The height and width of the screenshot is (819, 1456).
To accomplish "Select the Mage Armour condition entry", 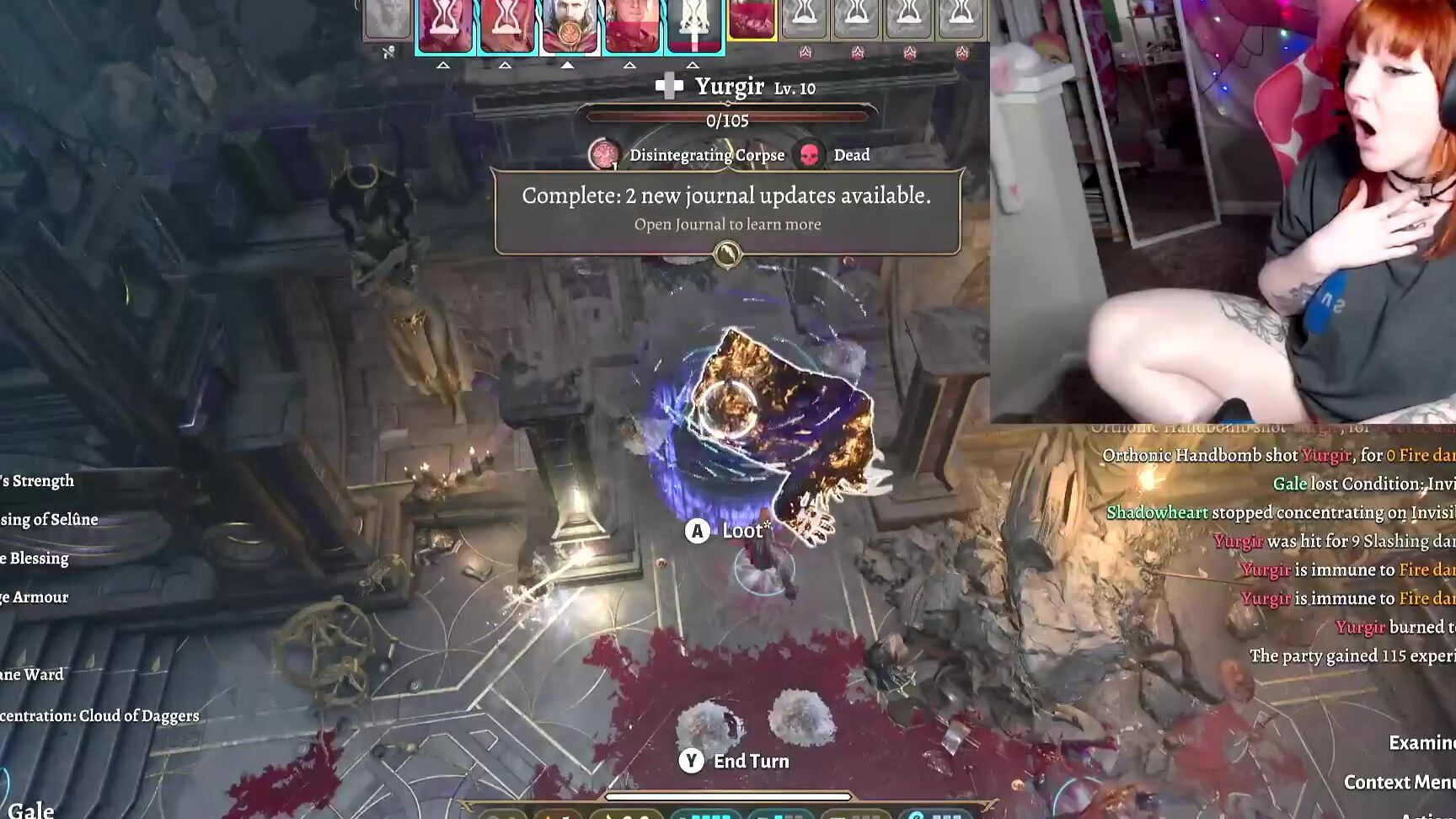I will 34,597.
